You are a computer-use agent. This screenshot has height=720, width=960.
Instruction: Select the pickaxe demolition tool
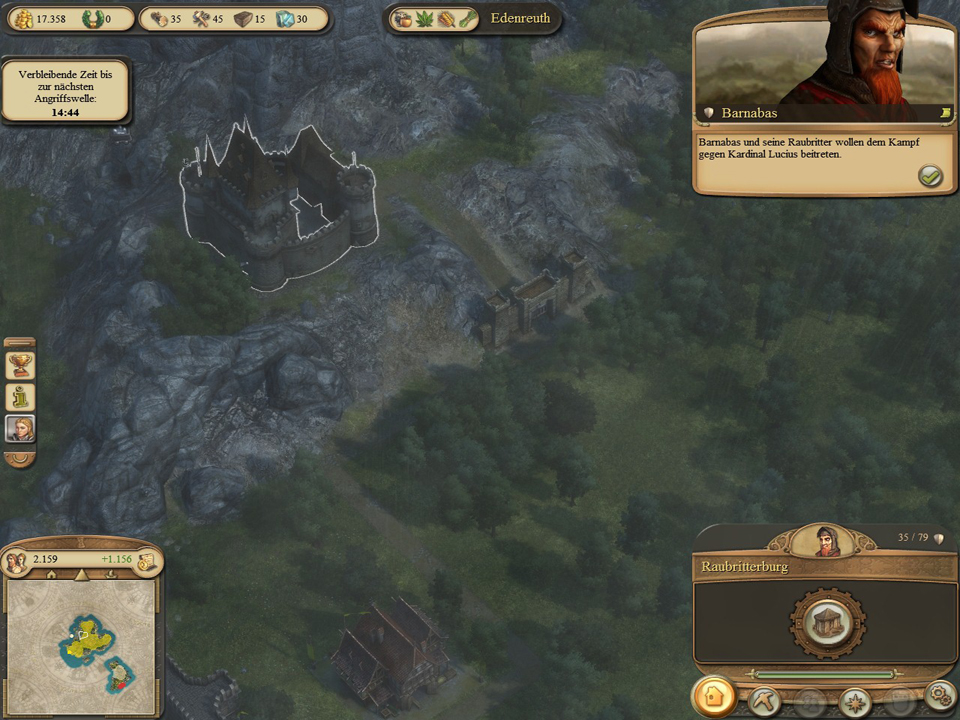tap(765, 698)
